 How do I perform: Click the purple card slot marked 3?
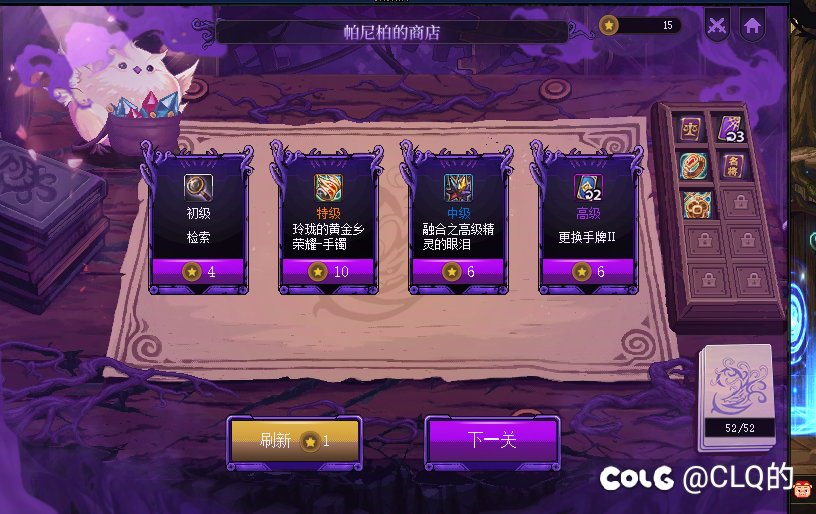[732, 129]
